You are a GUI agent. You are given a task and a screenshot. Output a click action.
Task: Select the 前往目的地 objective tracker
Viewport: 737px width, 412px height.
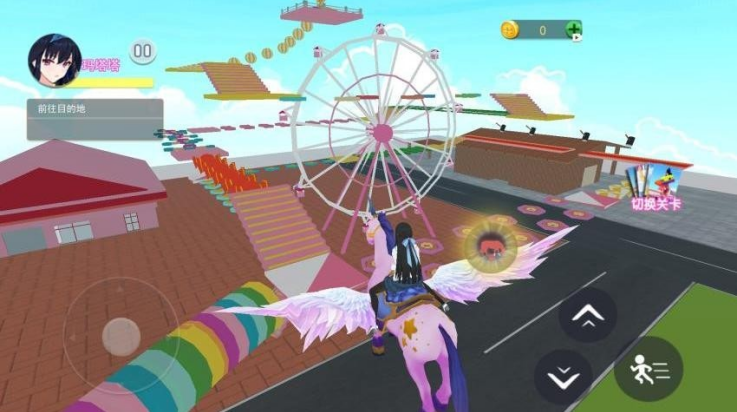click(94, 117)
